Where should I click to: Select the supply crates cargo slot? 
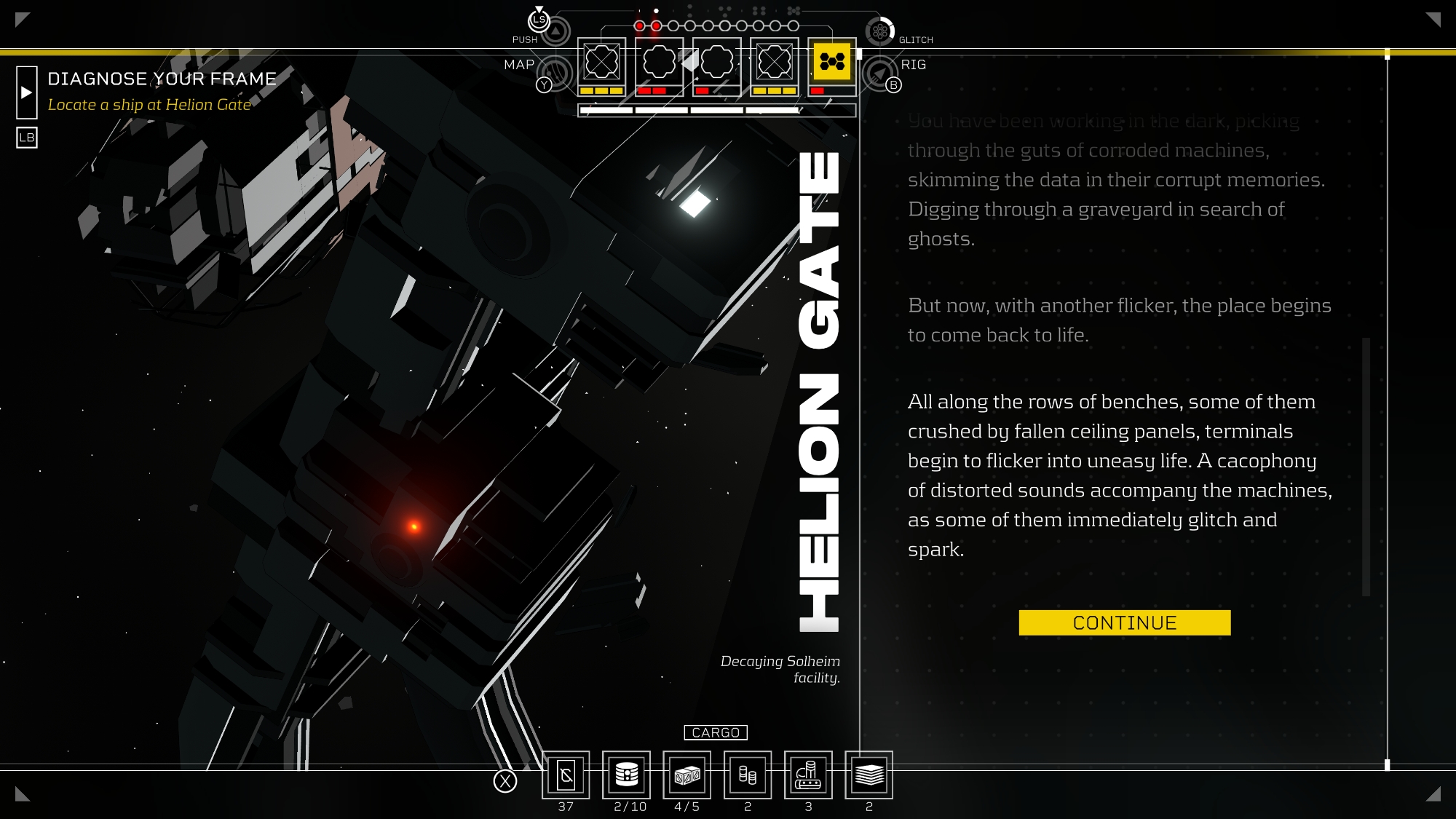tap(687, 775)
